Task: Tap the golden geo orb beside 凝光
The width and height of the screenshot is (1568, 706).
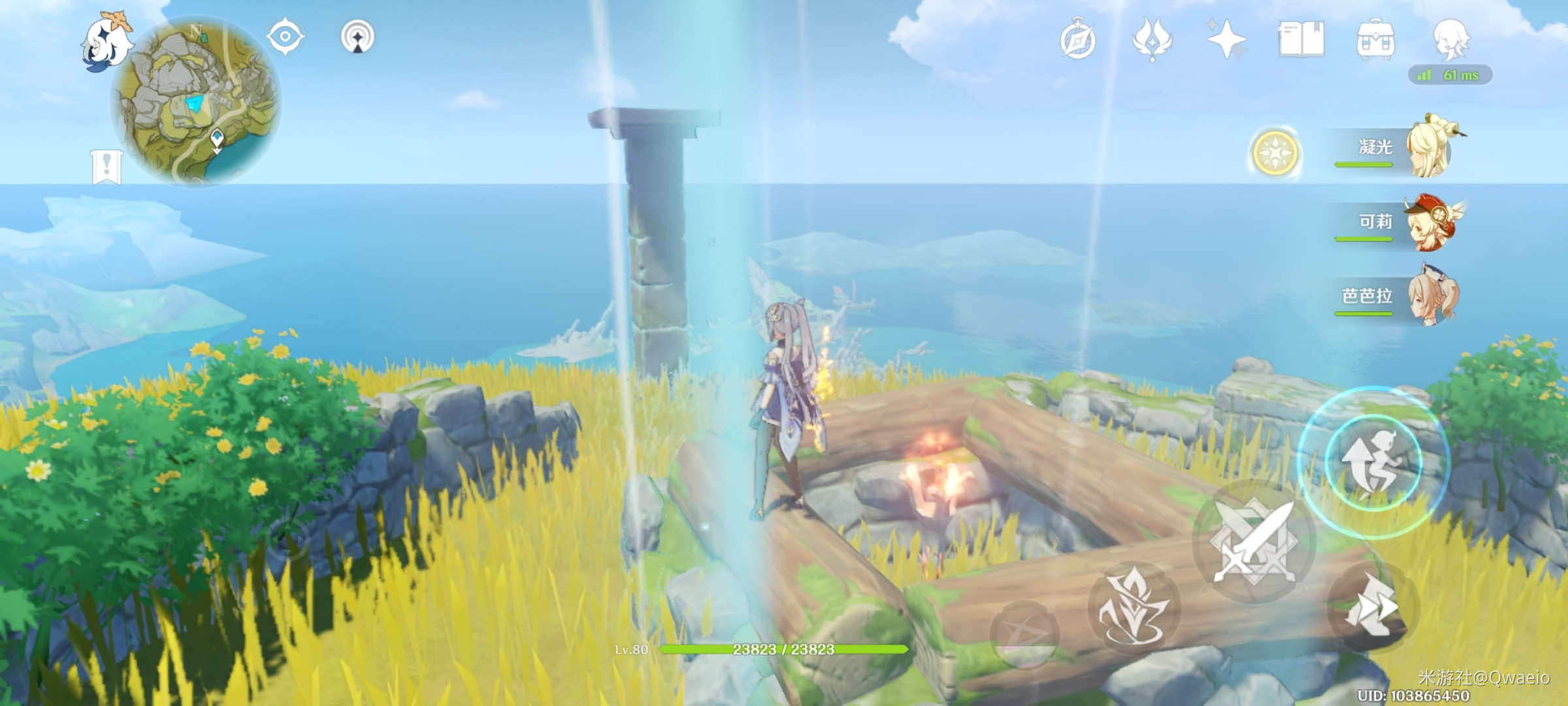Action: coord(1275,154)
